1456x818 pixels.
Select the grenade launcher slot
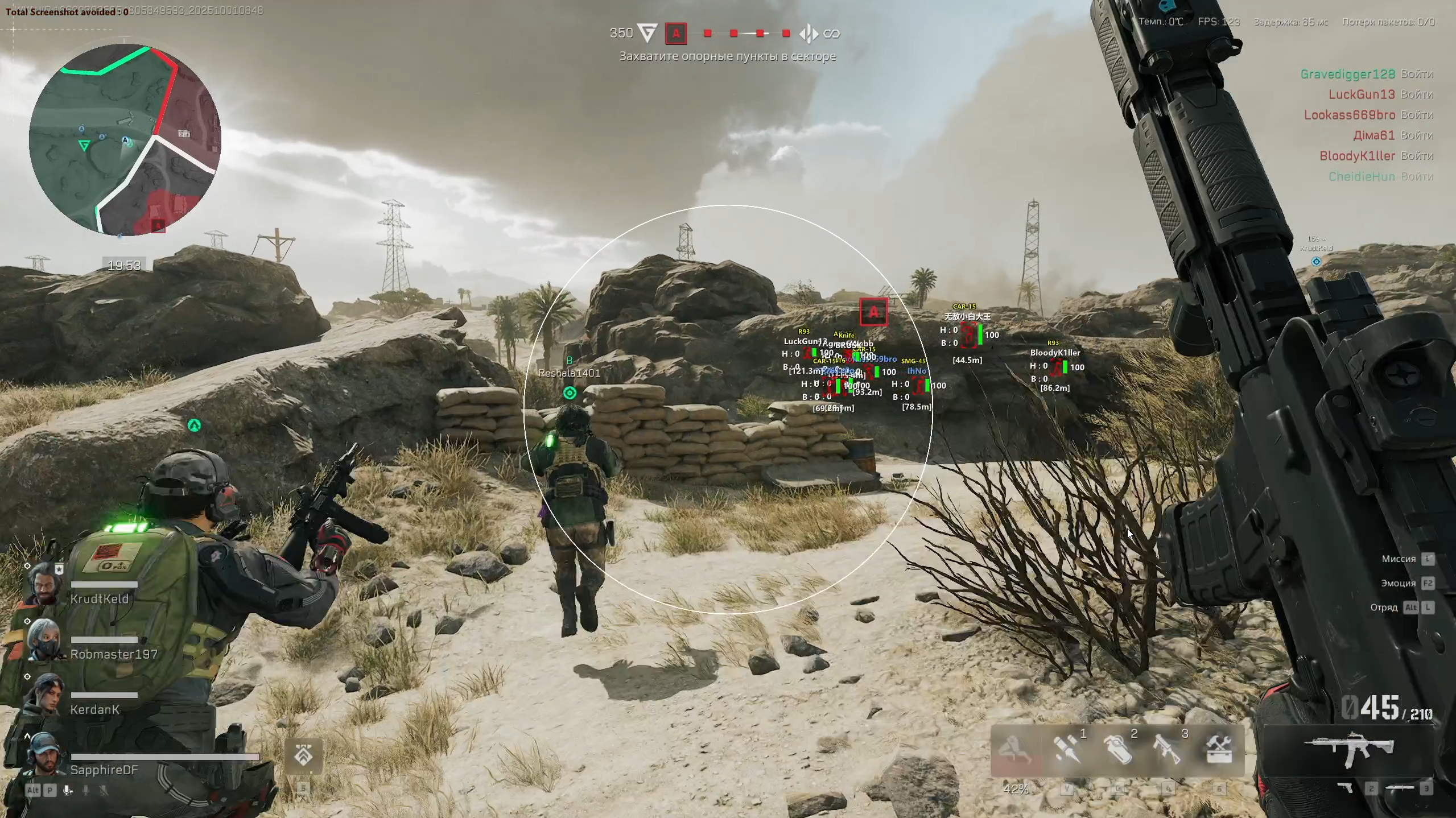[1168, 750]
